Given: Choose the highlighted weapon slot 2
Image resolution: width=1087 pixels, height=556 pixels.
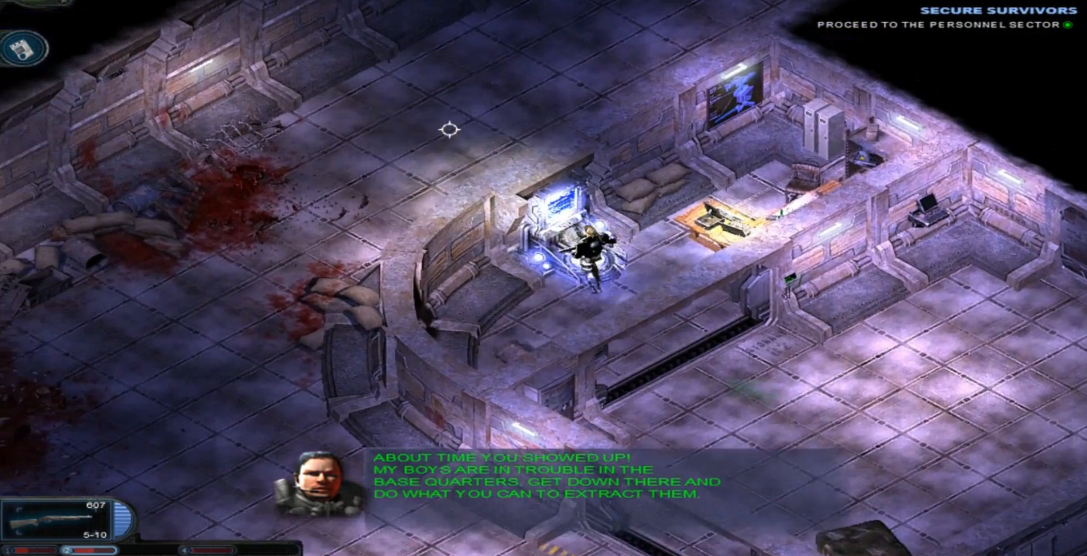Looking at the screenshot, I should [88, 549].
